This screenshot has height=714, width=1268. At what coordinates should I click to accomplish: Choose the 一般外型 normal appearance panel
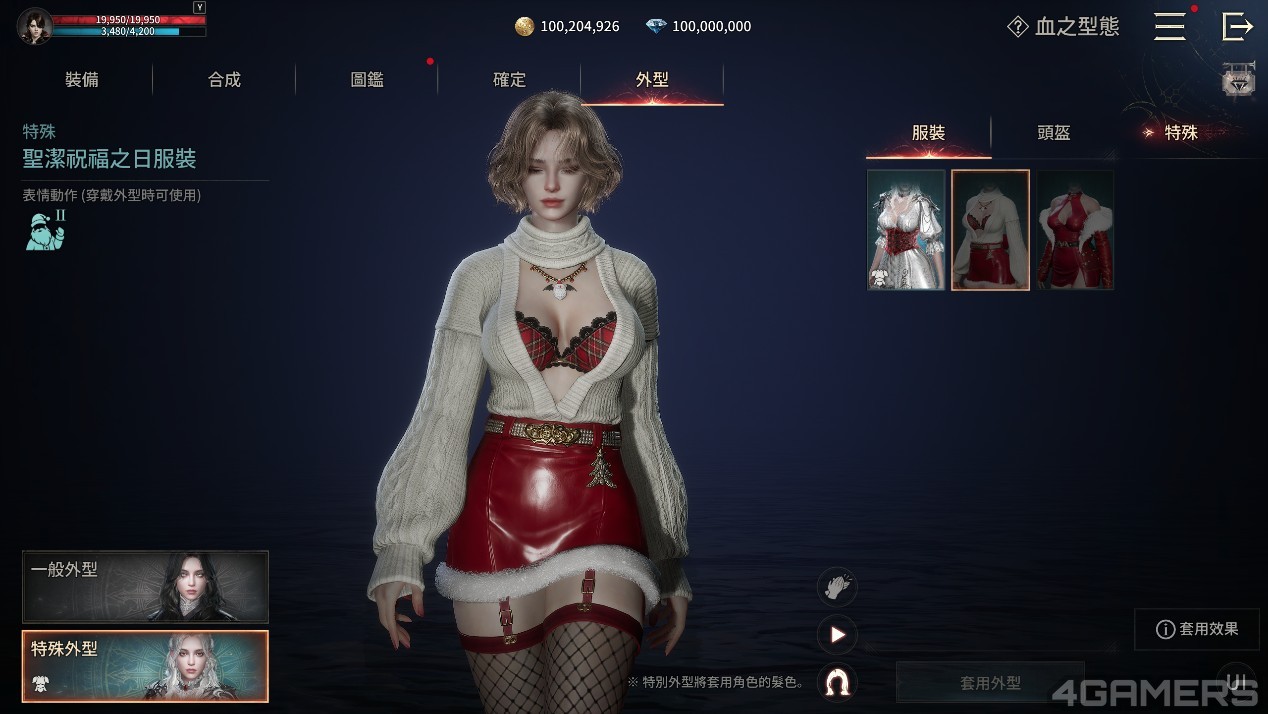coord(145,587)
